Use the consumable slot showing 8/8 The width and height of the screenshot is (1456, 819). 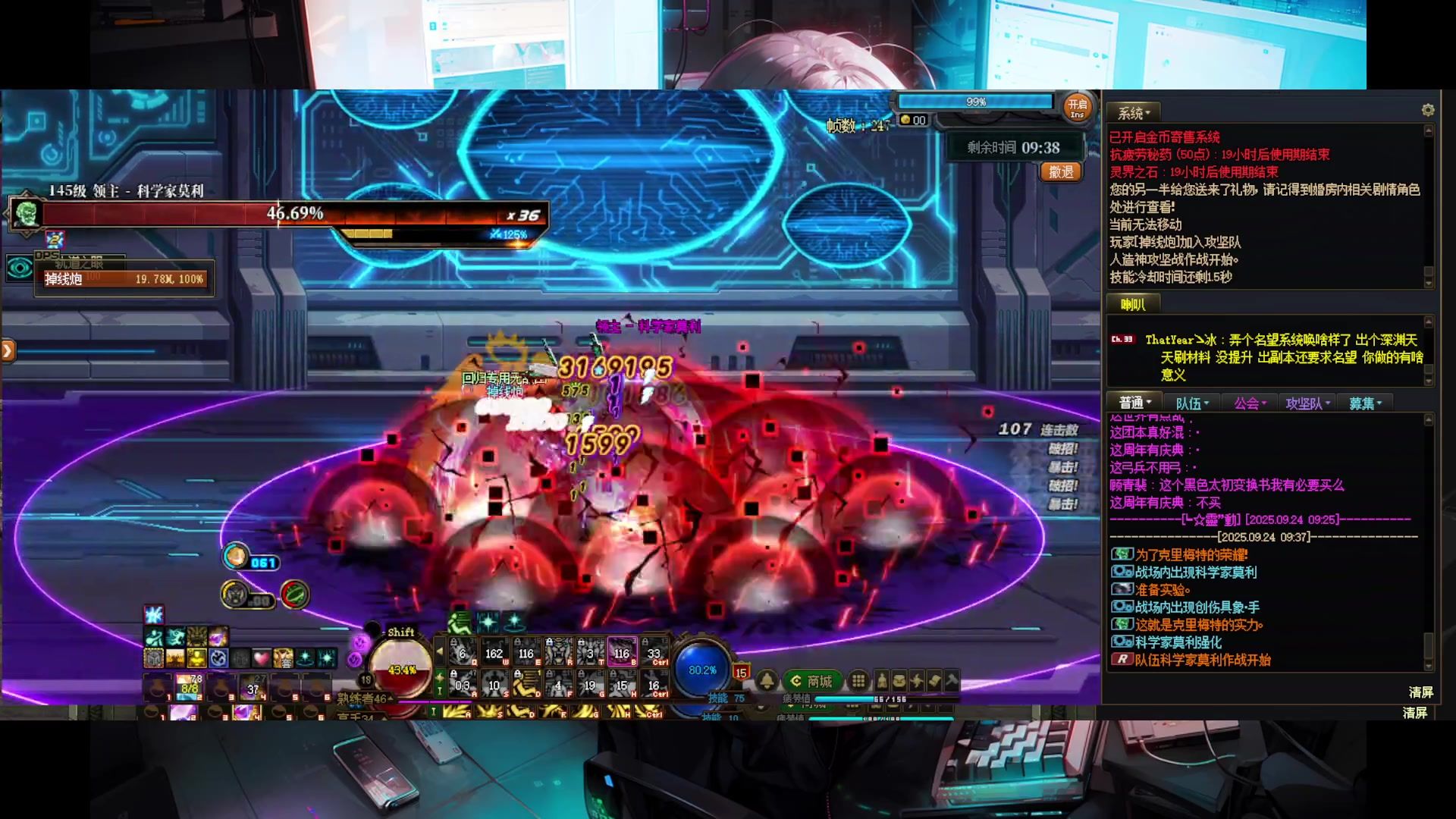[189, 688]
